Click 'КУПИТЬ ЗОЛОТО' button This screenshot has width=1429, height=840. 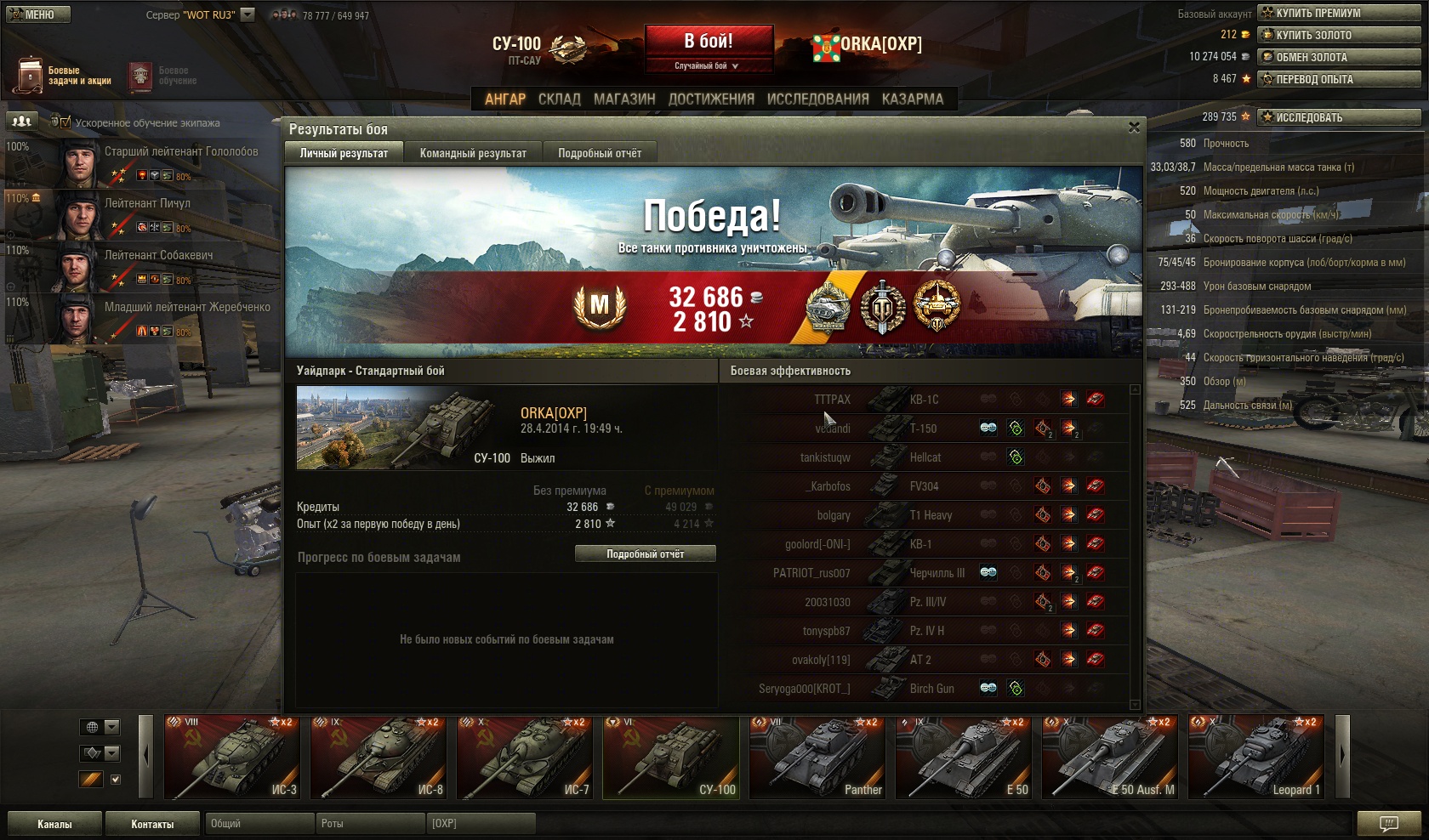coord(1339,35)
